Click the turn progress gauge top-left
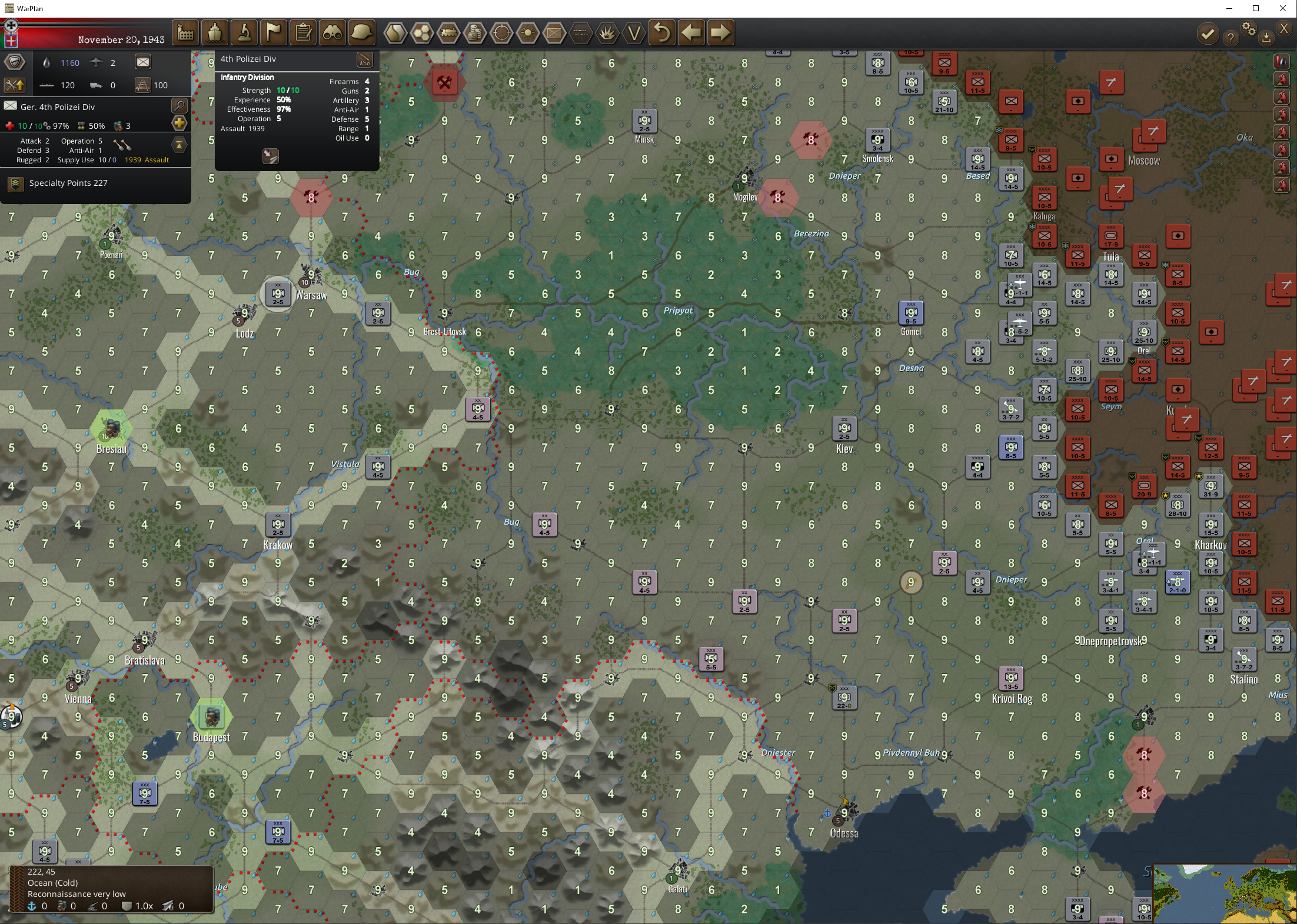 [x=11, y=26]
